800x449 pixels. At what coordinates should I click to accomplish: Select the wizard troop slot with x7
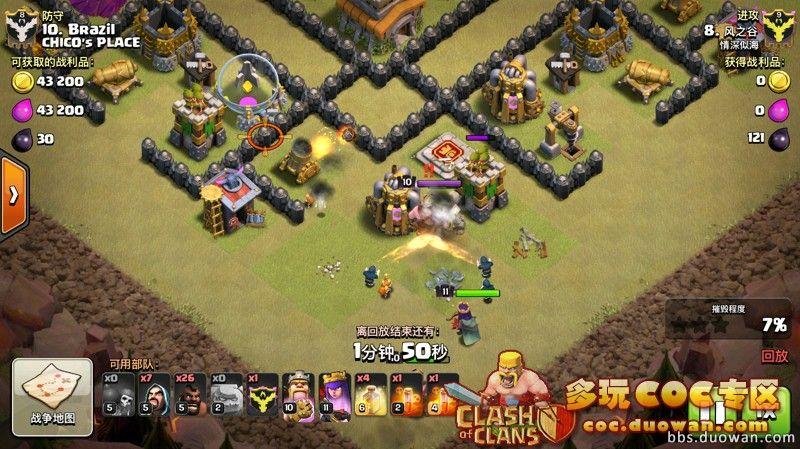coord(154,394)
